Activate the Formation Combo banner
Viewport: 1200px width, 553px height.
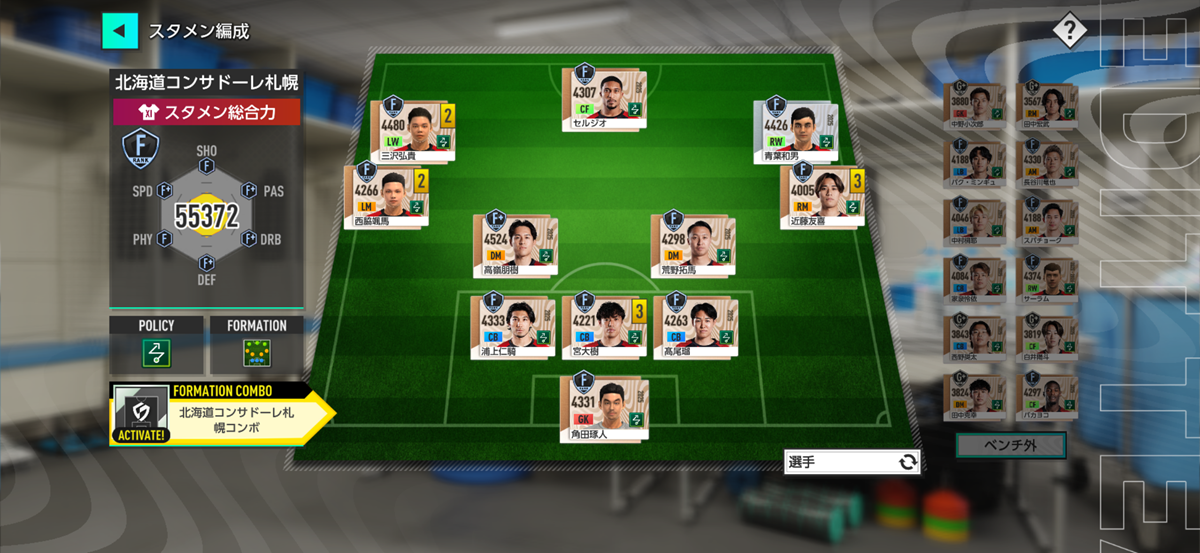click(220, 413)
